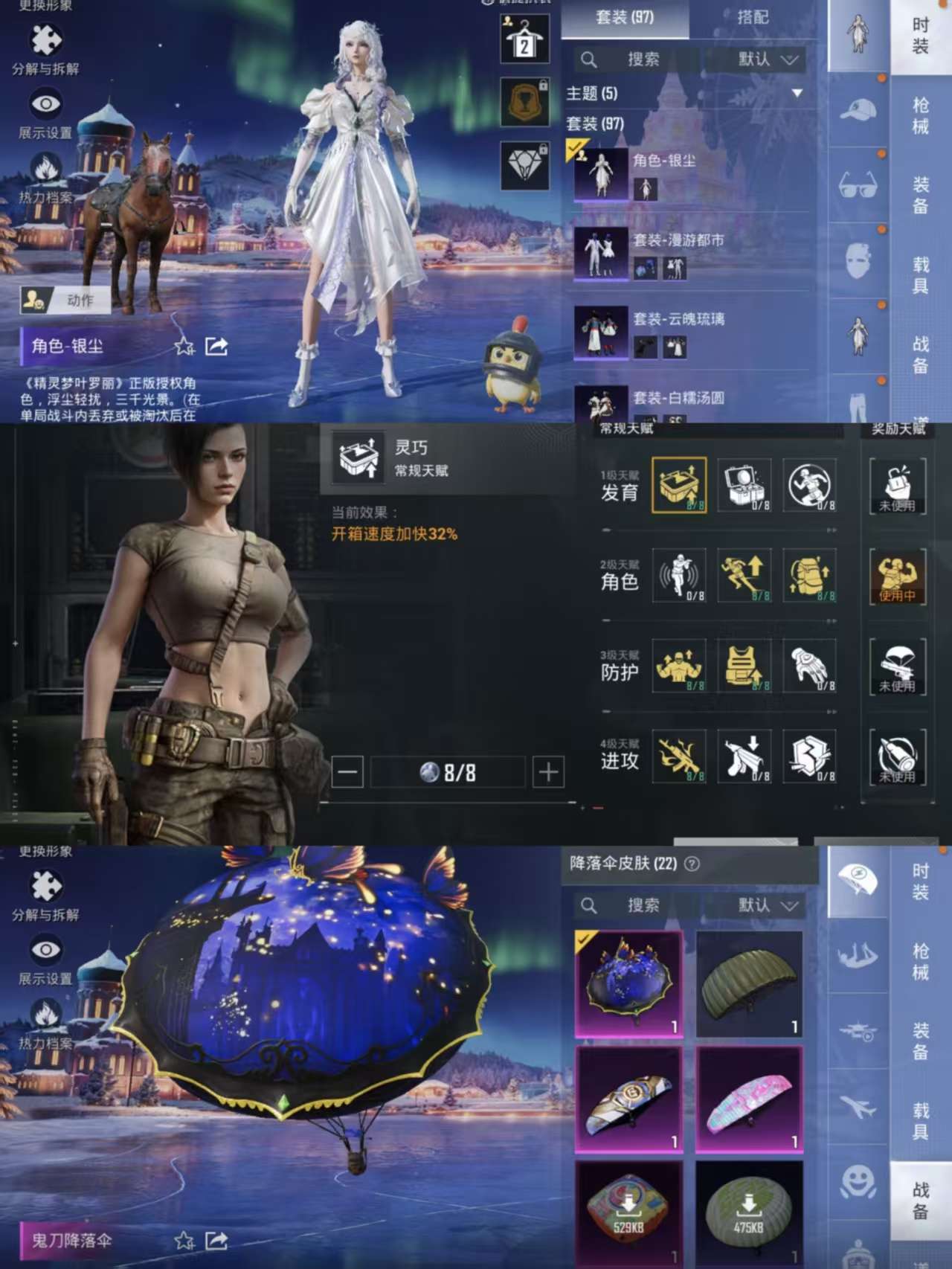Share the 角色-银尘 character outfit
952x1269 pixels.
[216, 347]
